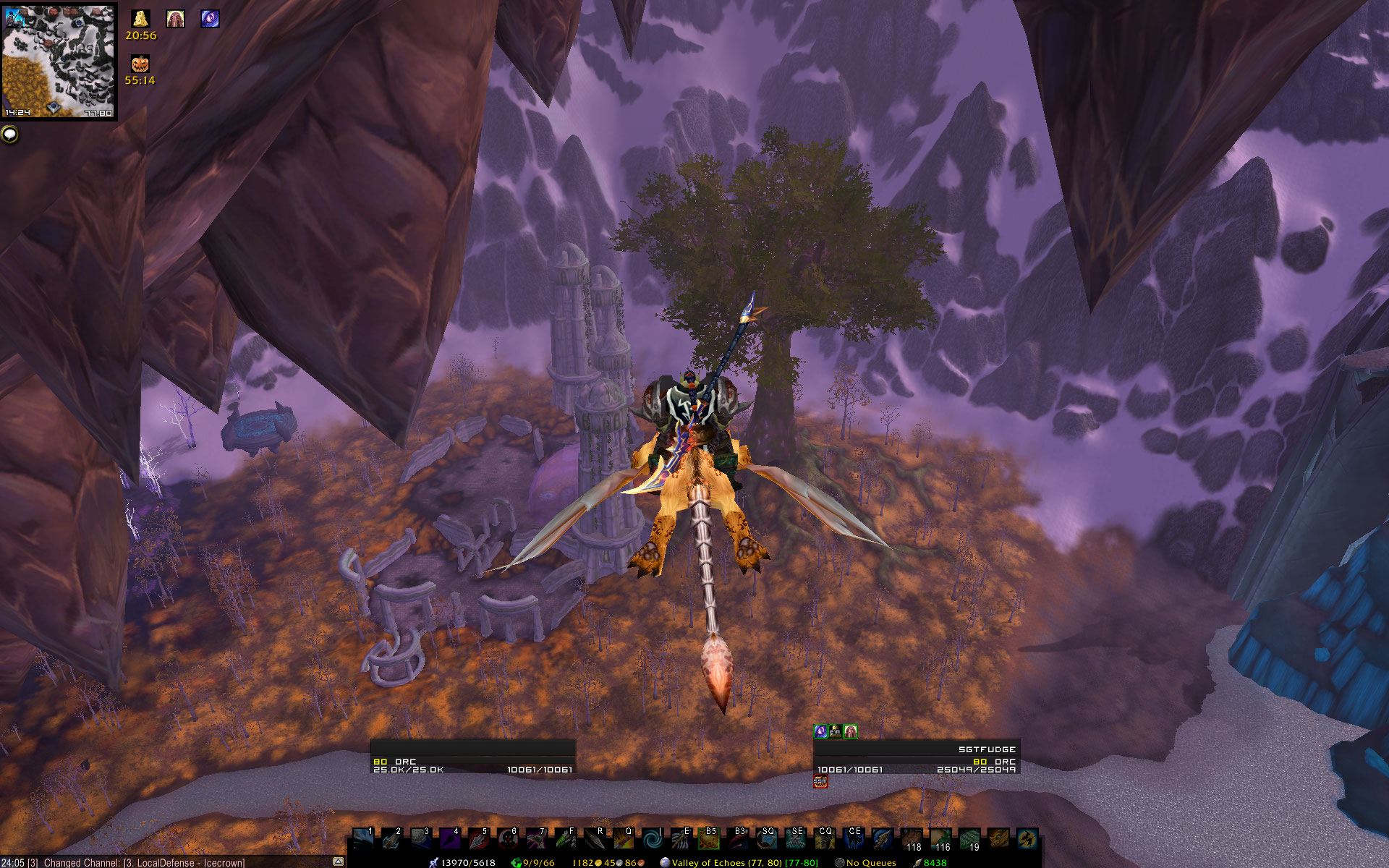This screenshot has width=1389, height=868.
Task: Select the player unit frame
Action: click(x=472, y=757)
